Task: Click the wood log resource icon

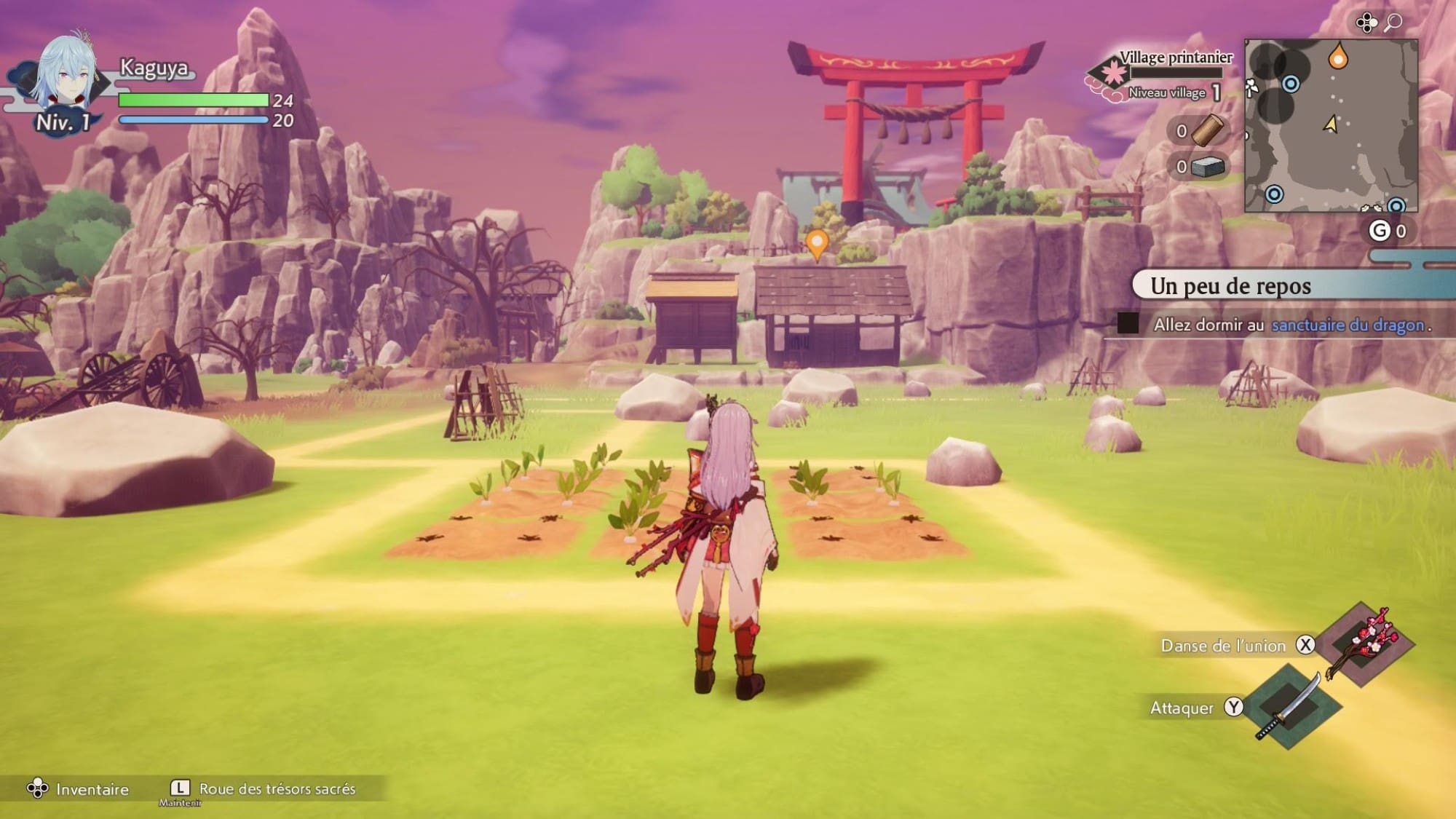Action: (x=1208, y=131)
